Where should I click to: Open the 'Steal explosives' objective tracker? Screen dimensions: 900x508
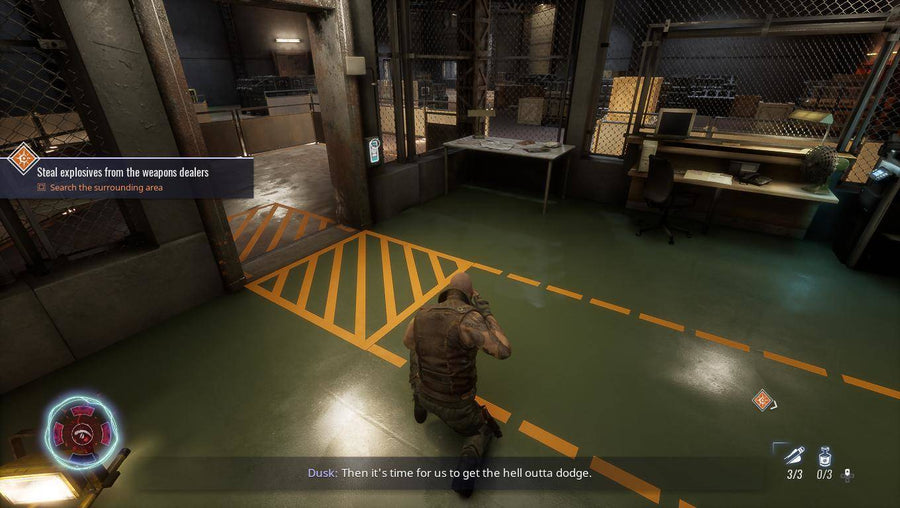(x=123, y=172)
